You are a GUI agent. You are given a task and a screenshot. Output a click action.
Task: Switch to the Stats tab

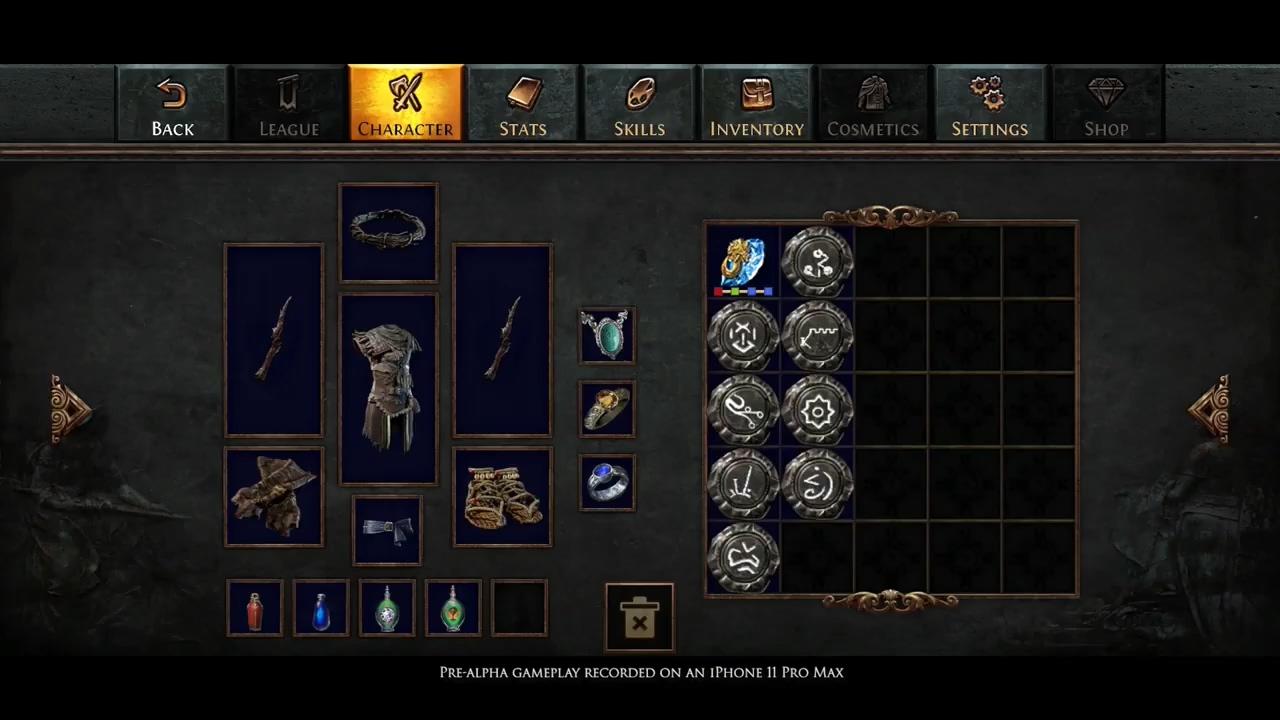pos(522,103)
